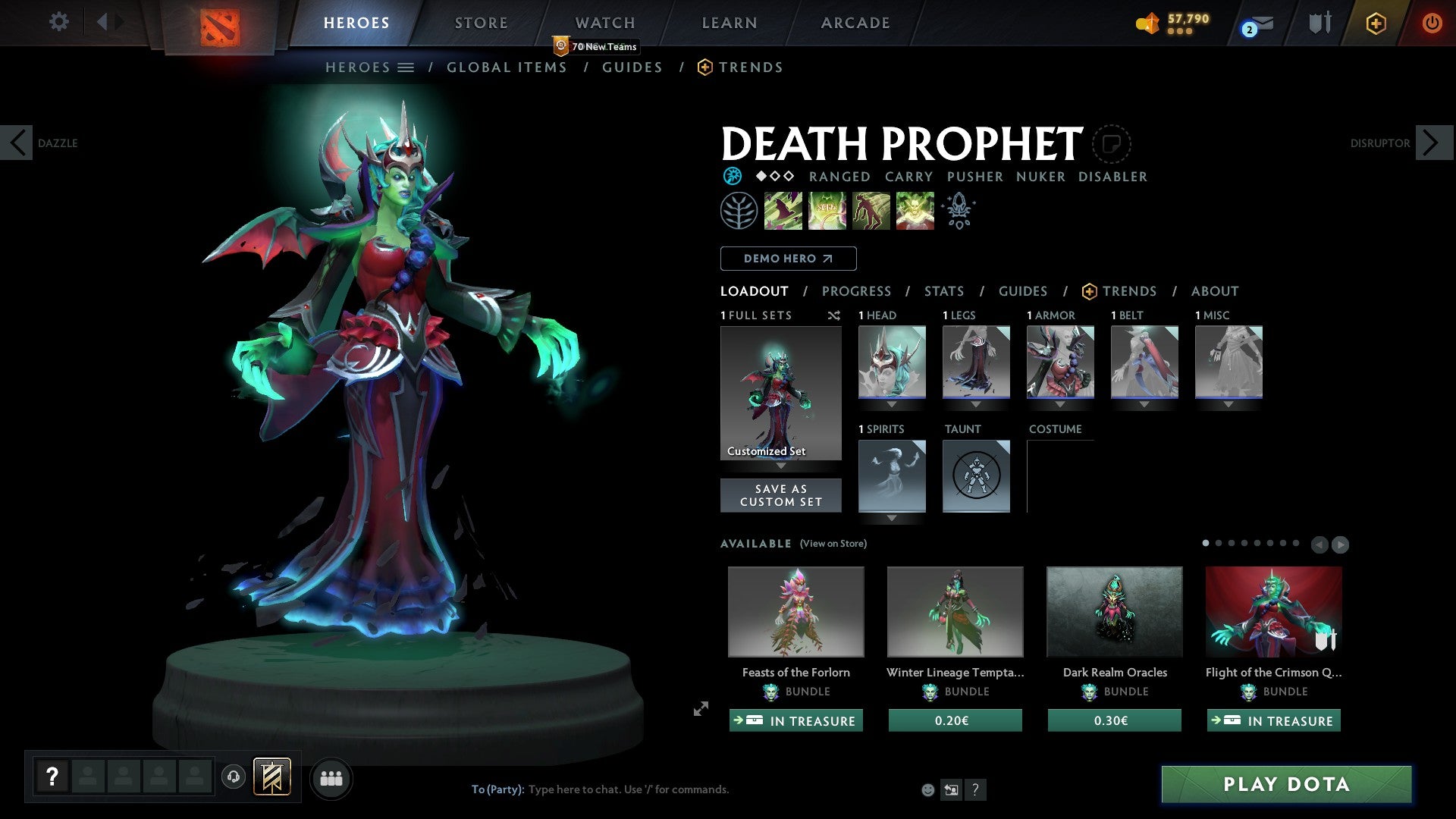Image resolution: width=1456 pixels, height=819 pixels.
Task: Toggle the Shards/Scepter upgrade icon
Action: 959,211
